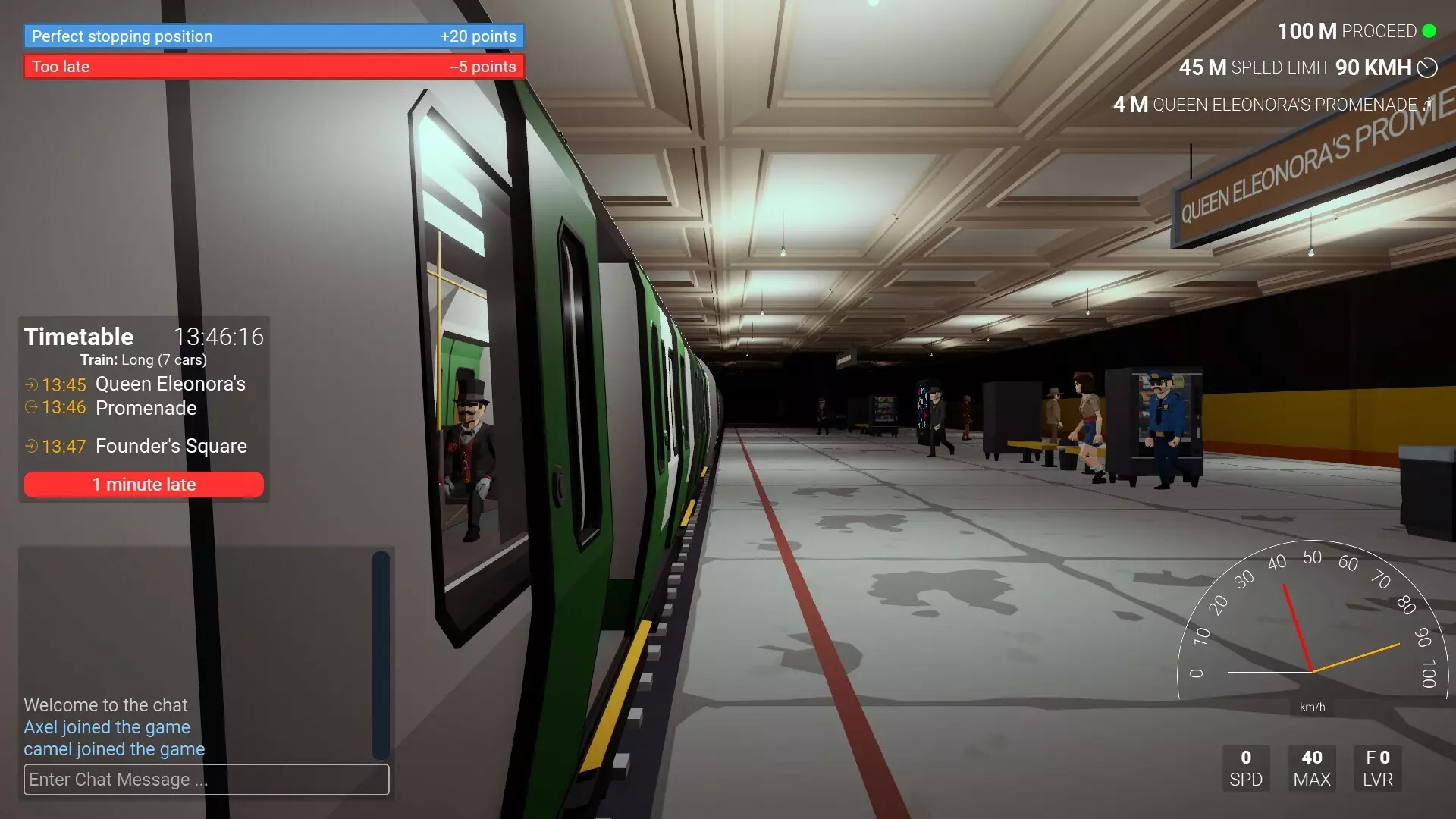Select the speed limit clock icon
Image resolution: width=1456 pixels, height=819 pixels.
(x=1426, y=67)
